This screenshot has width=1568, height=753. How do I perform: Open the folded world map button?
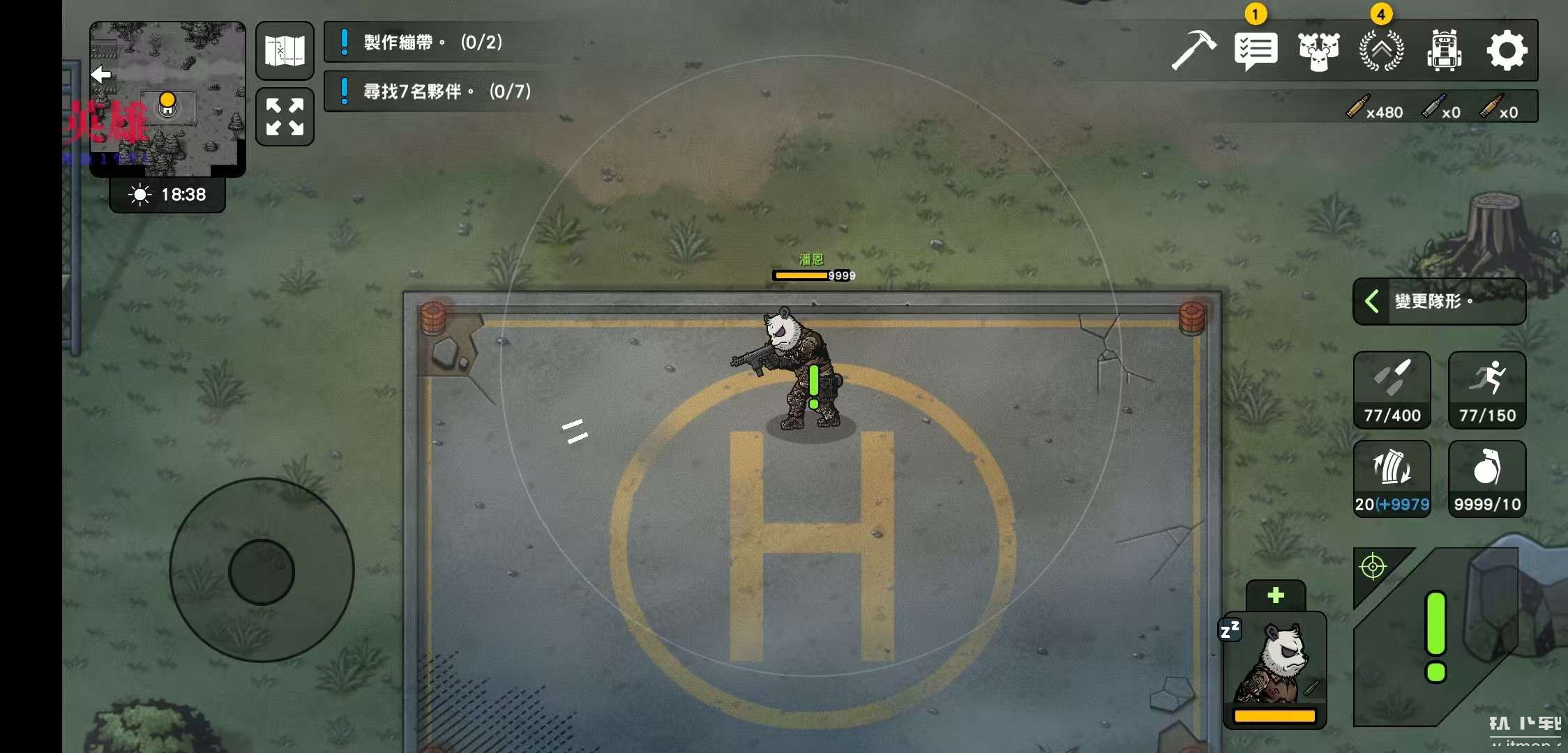tap(285, 51)
